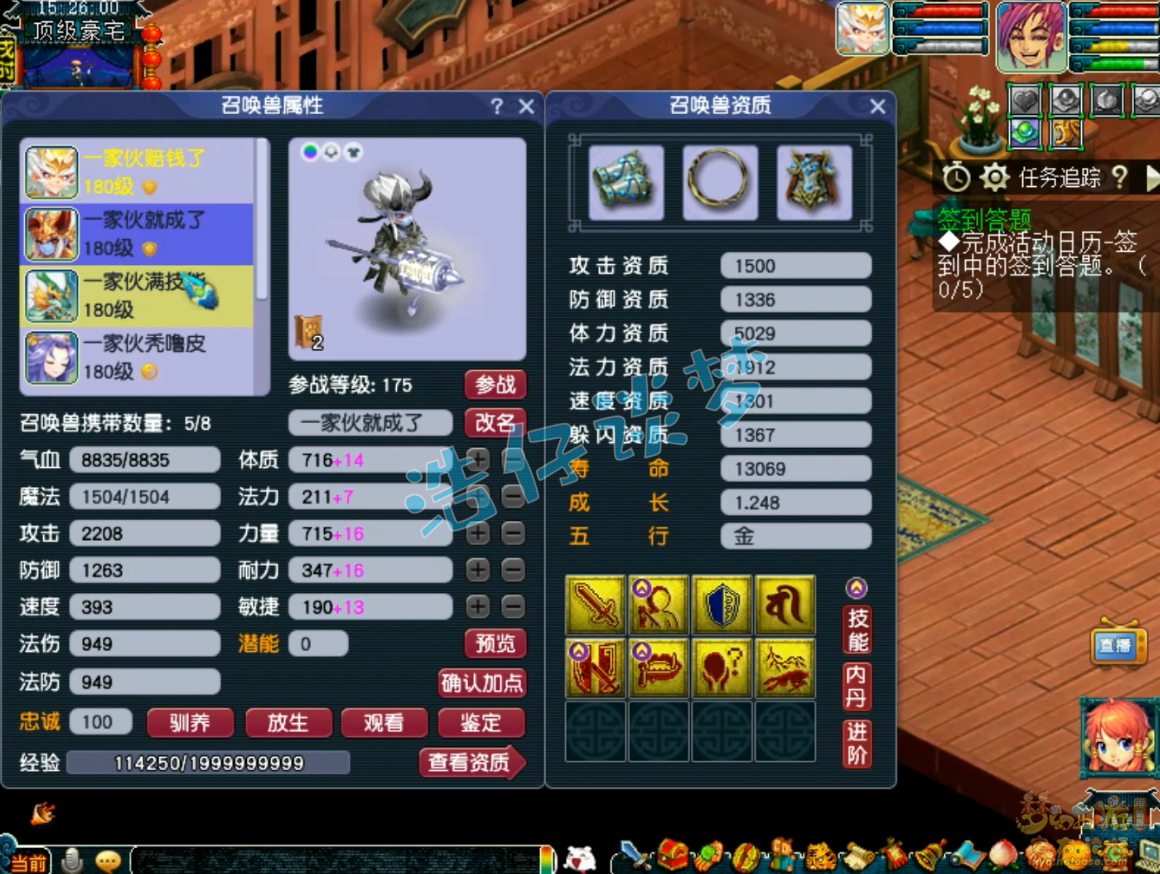Open 查看资质 aptitude view
The image size is (1160, 874).
[470, 763]
